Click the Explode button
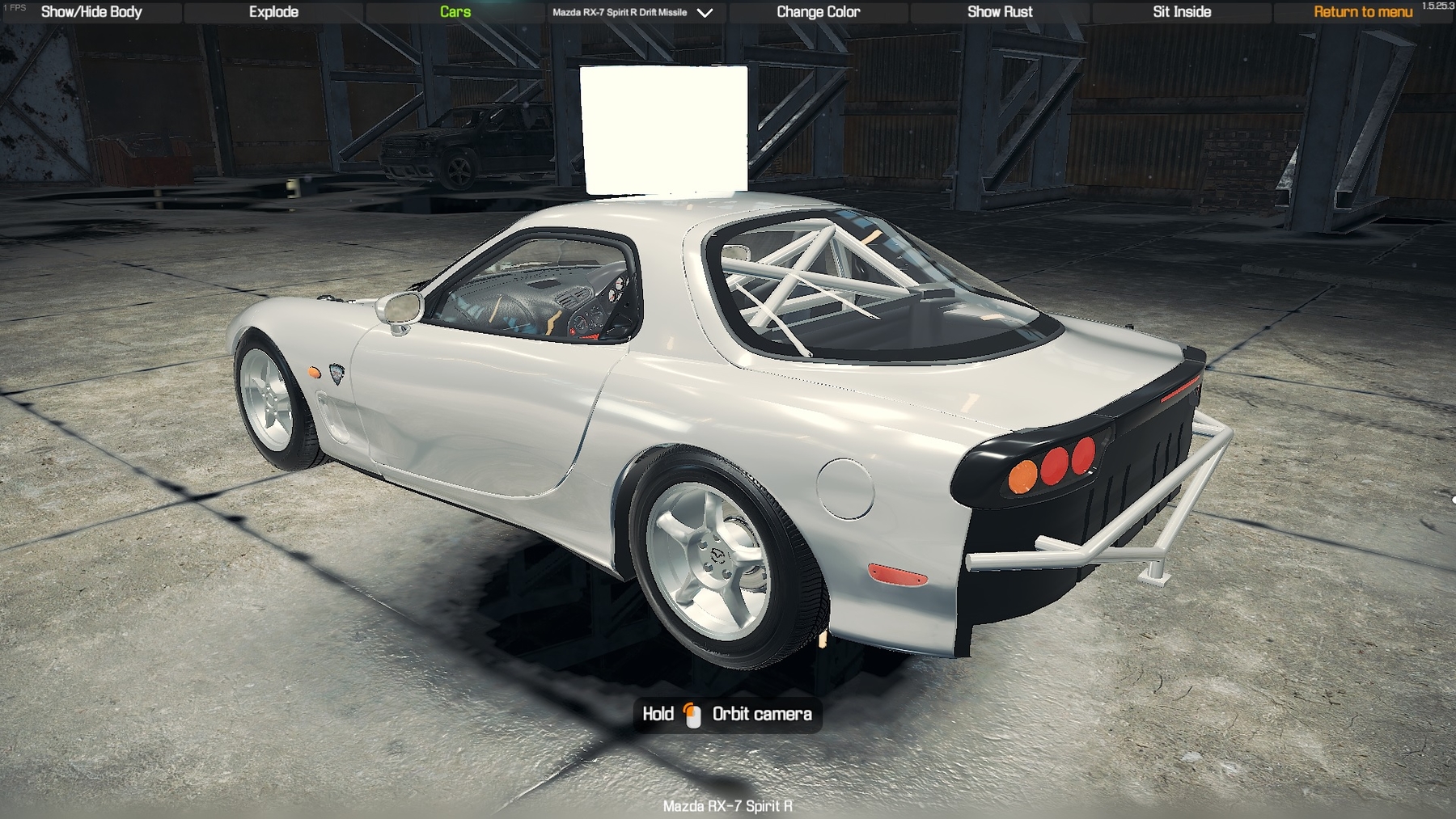The image size is (1456, 819). pyautogui.click(x=273, y=12)
